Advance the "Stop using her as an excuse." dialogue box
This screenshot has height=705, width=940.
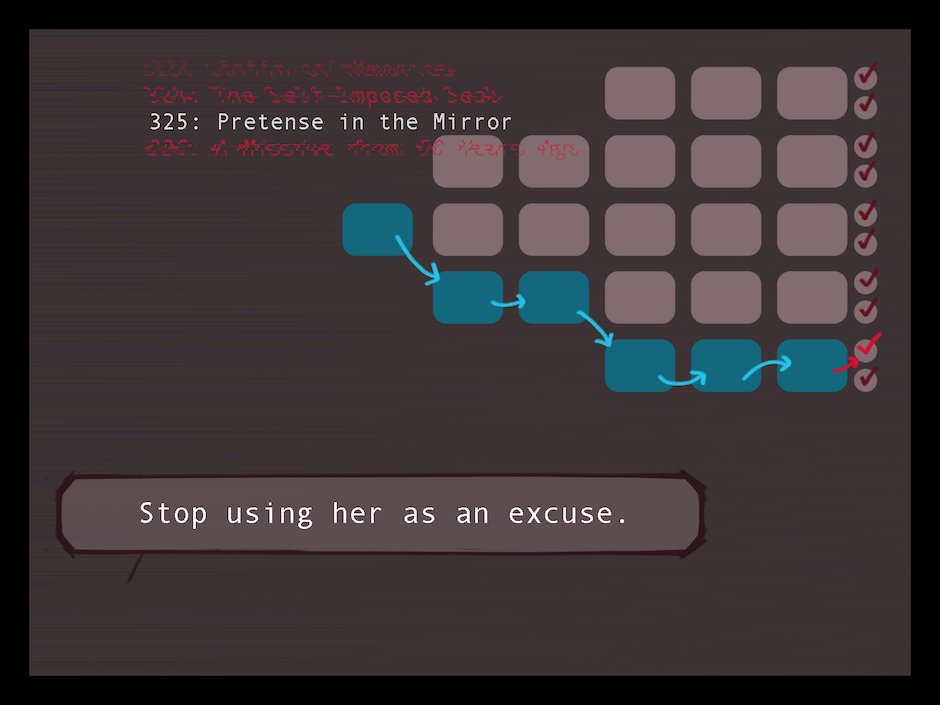(x=382, y=514)
